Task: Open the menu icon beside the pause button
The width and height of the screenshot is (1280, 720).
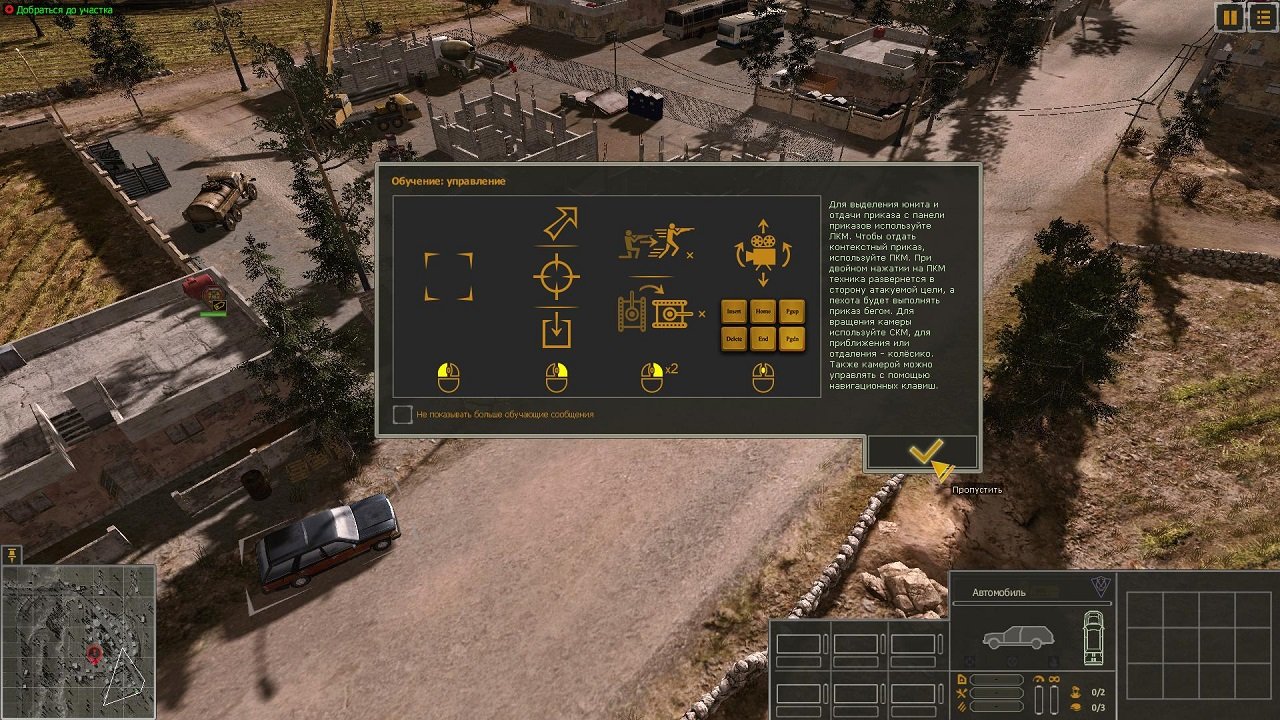Action: 1262,17
